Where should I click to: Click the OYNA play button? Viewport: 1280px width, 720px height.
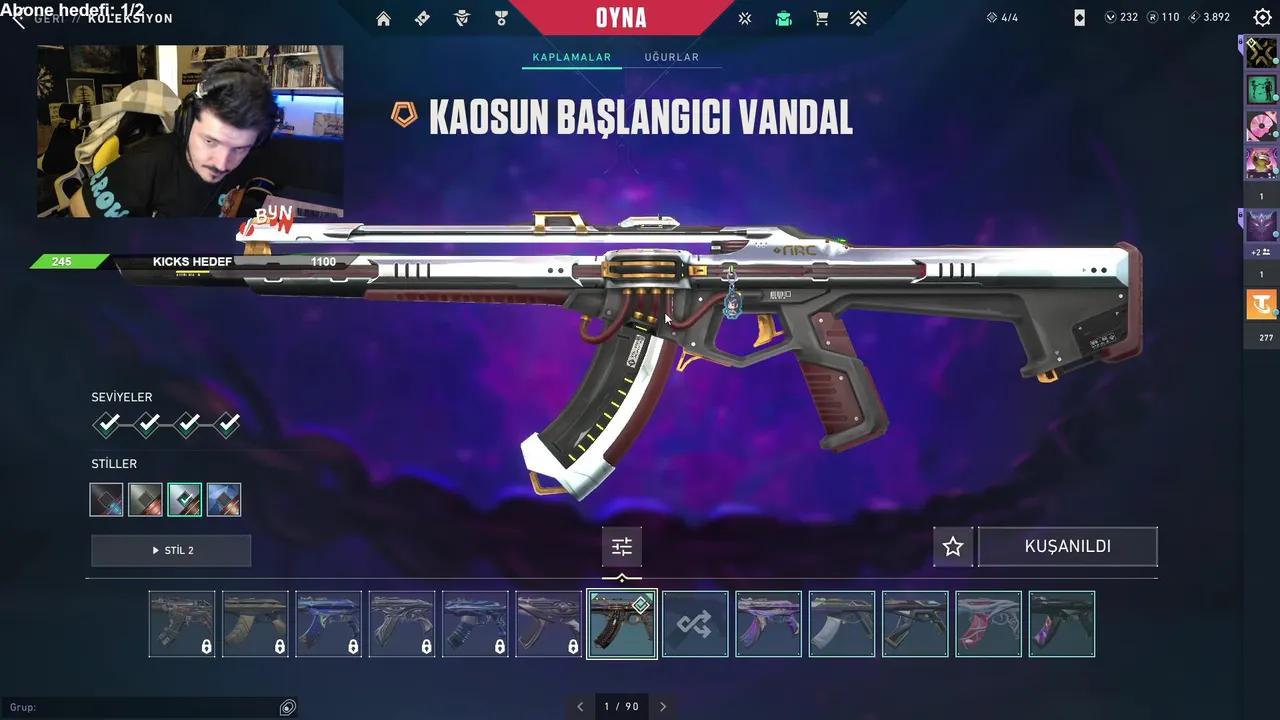point(621,18)
